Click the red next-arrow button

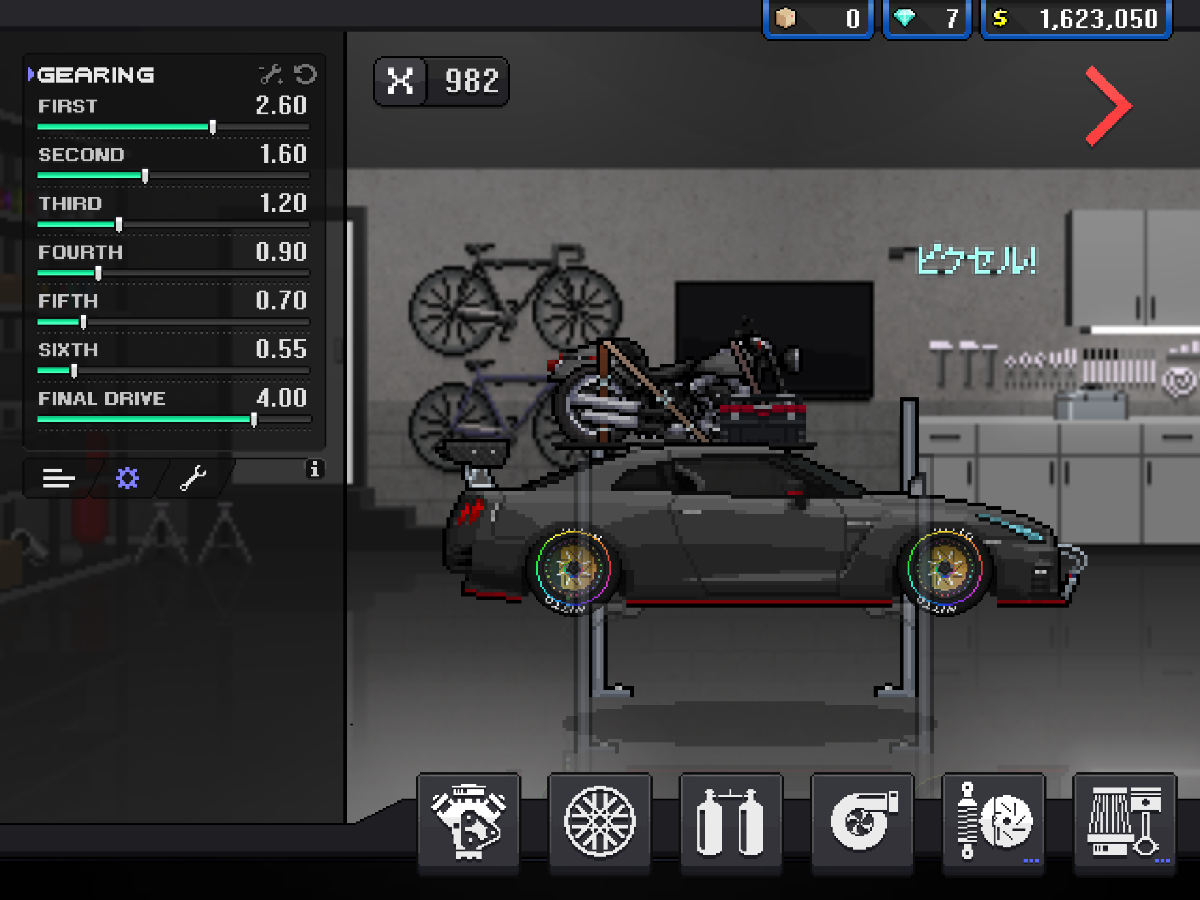1108,106
